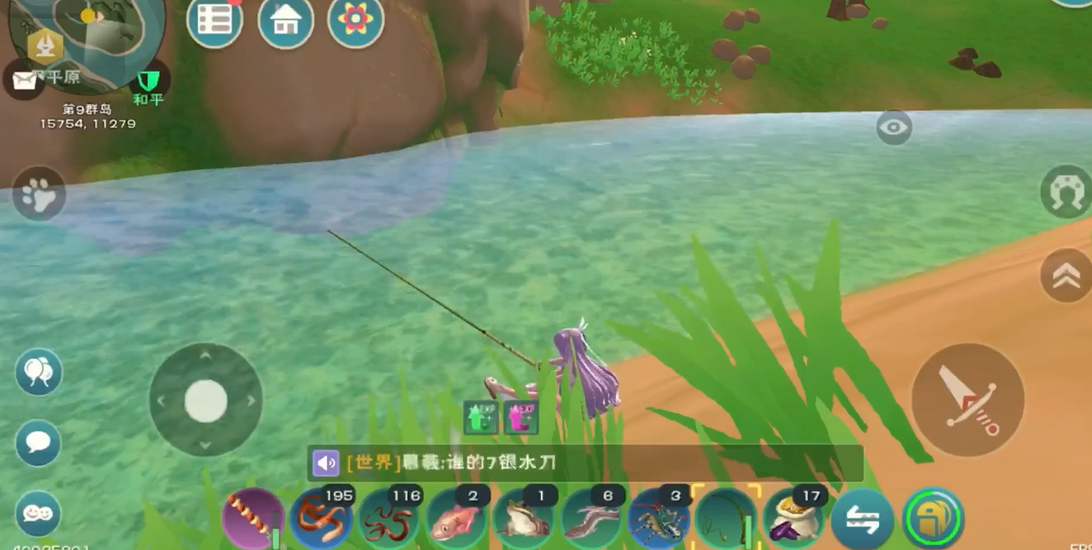Tap the paw print pet button

pyautogui.click(x=39, y=194)
